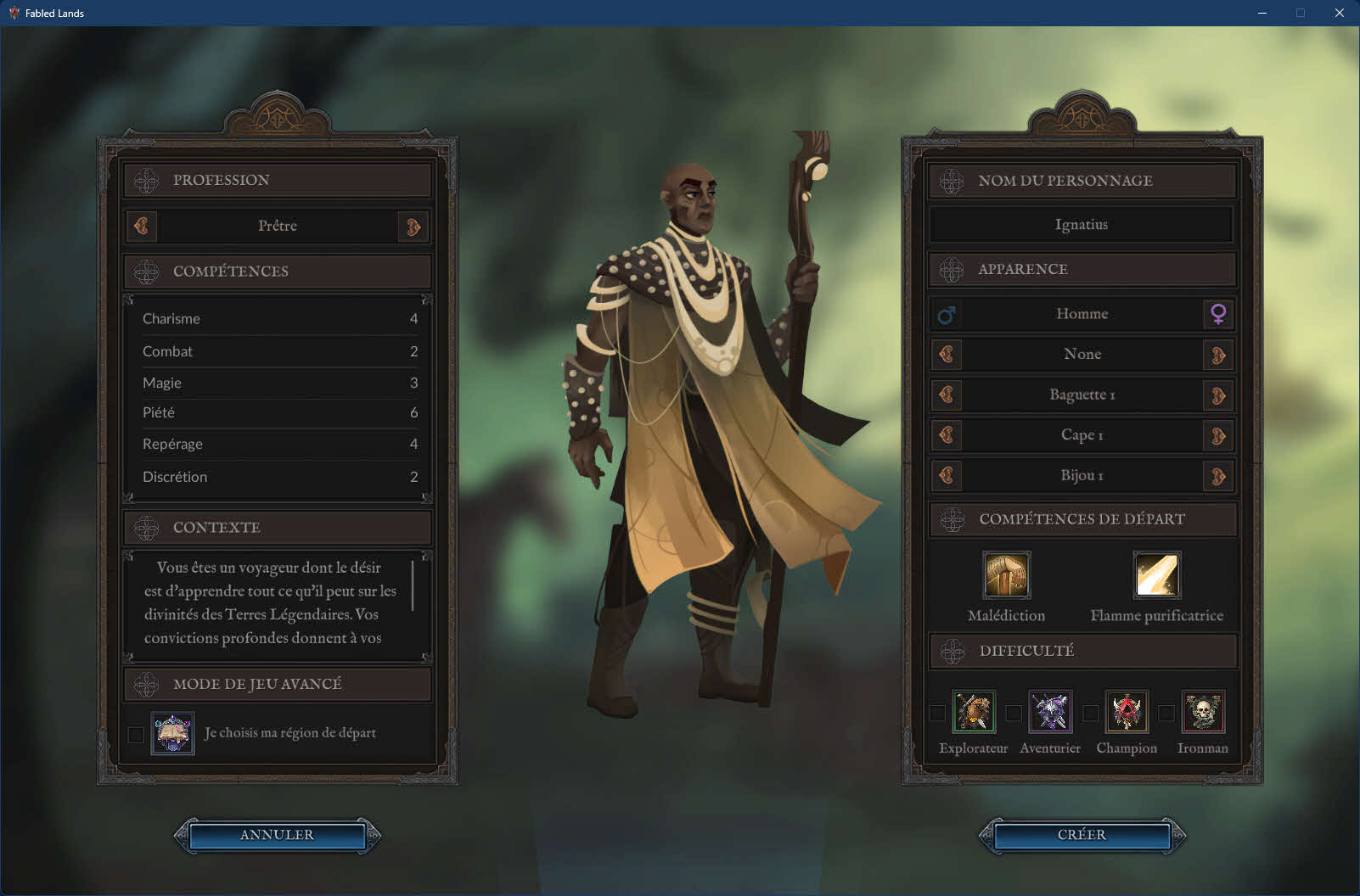This screenshot has width=1360, height=896.
Task: Select the next profession after Prêtre
Action: pos(413,227)
